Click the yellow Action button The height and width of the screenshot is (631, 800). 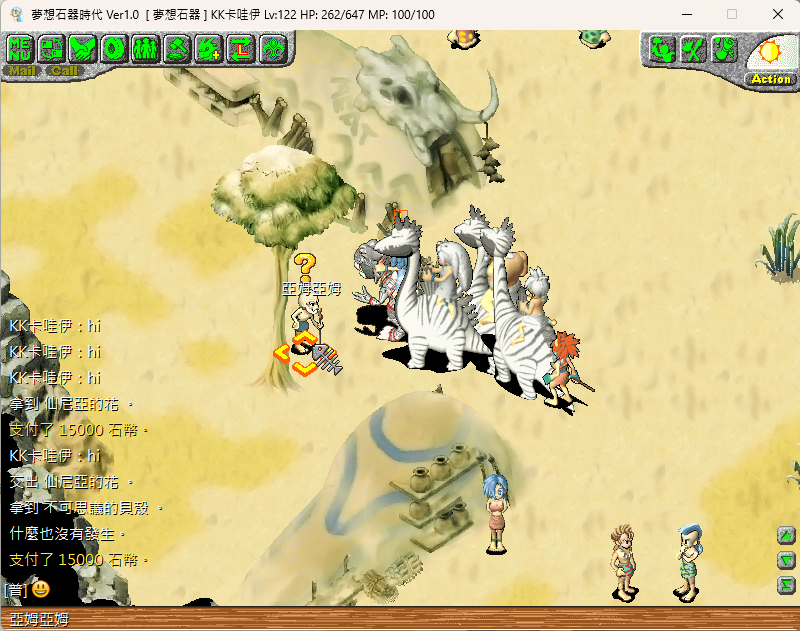click(771, 79)
